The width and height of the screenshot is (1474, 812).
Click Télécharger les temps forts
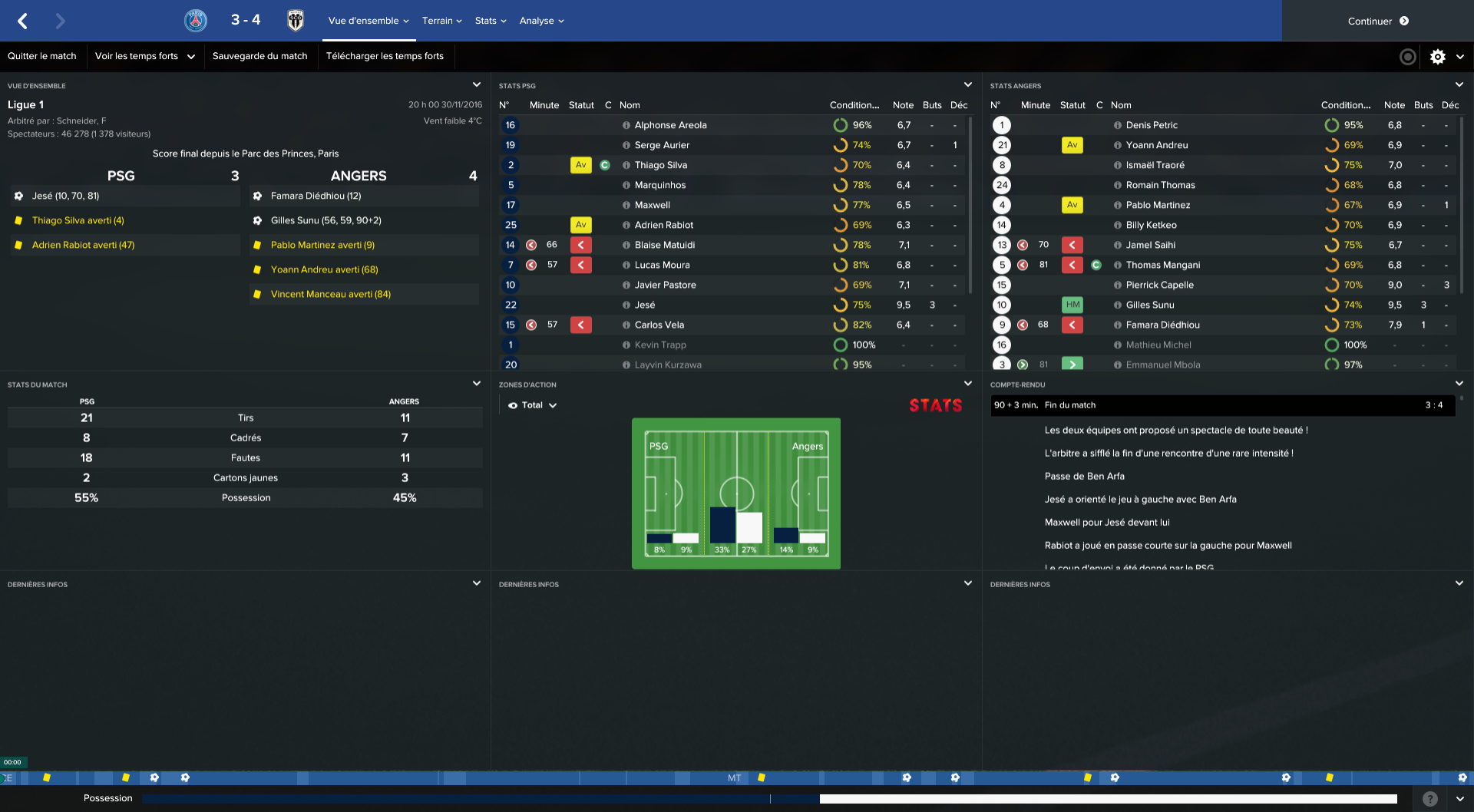386,56
